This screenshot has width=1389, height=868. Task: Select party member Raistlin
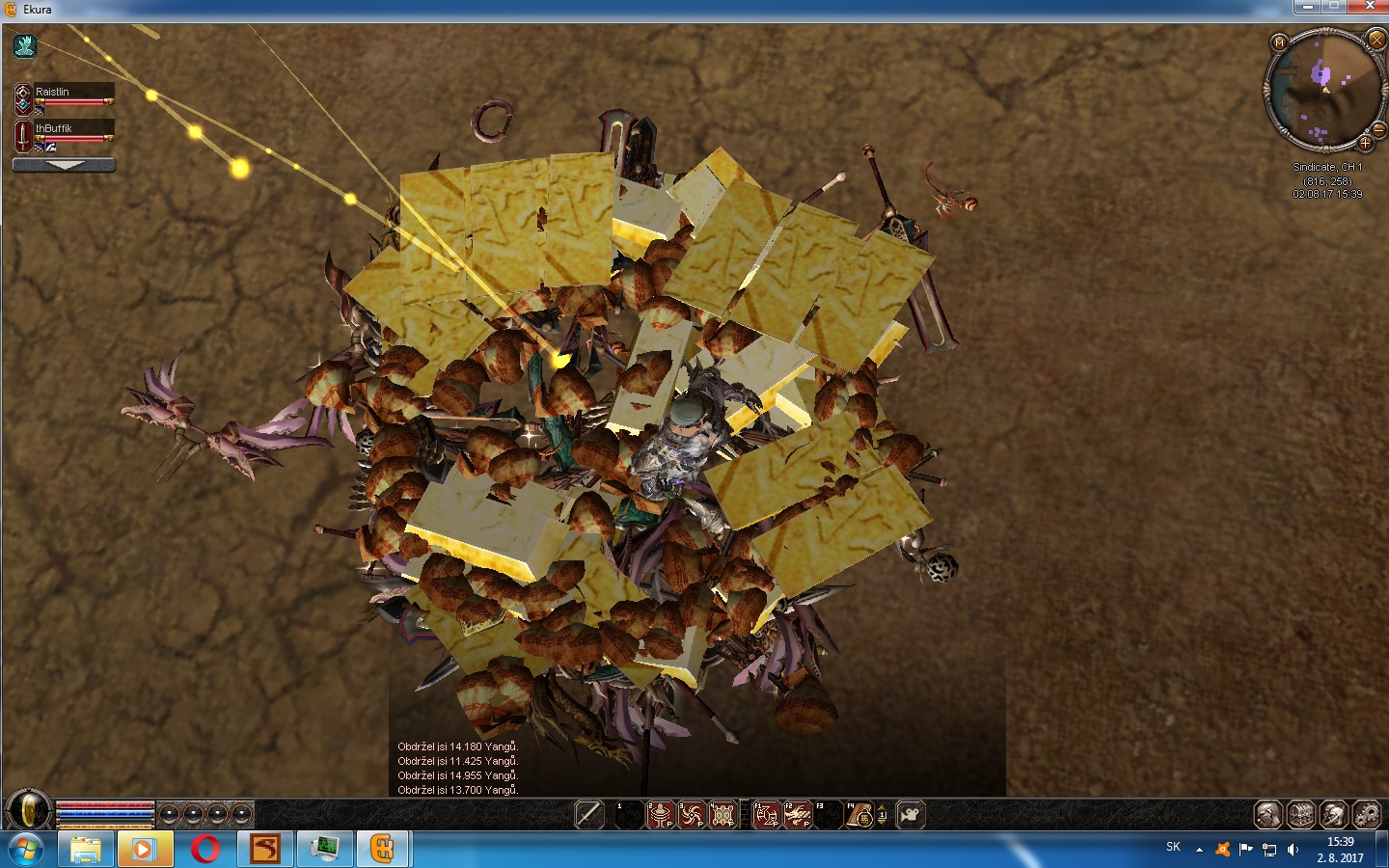[x=73, y=92]
